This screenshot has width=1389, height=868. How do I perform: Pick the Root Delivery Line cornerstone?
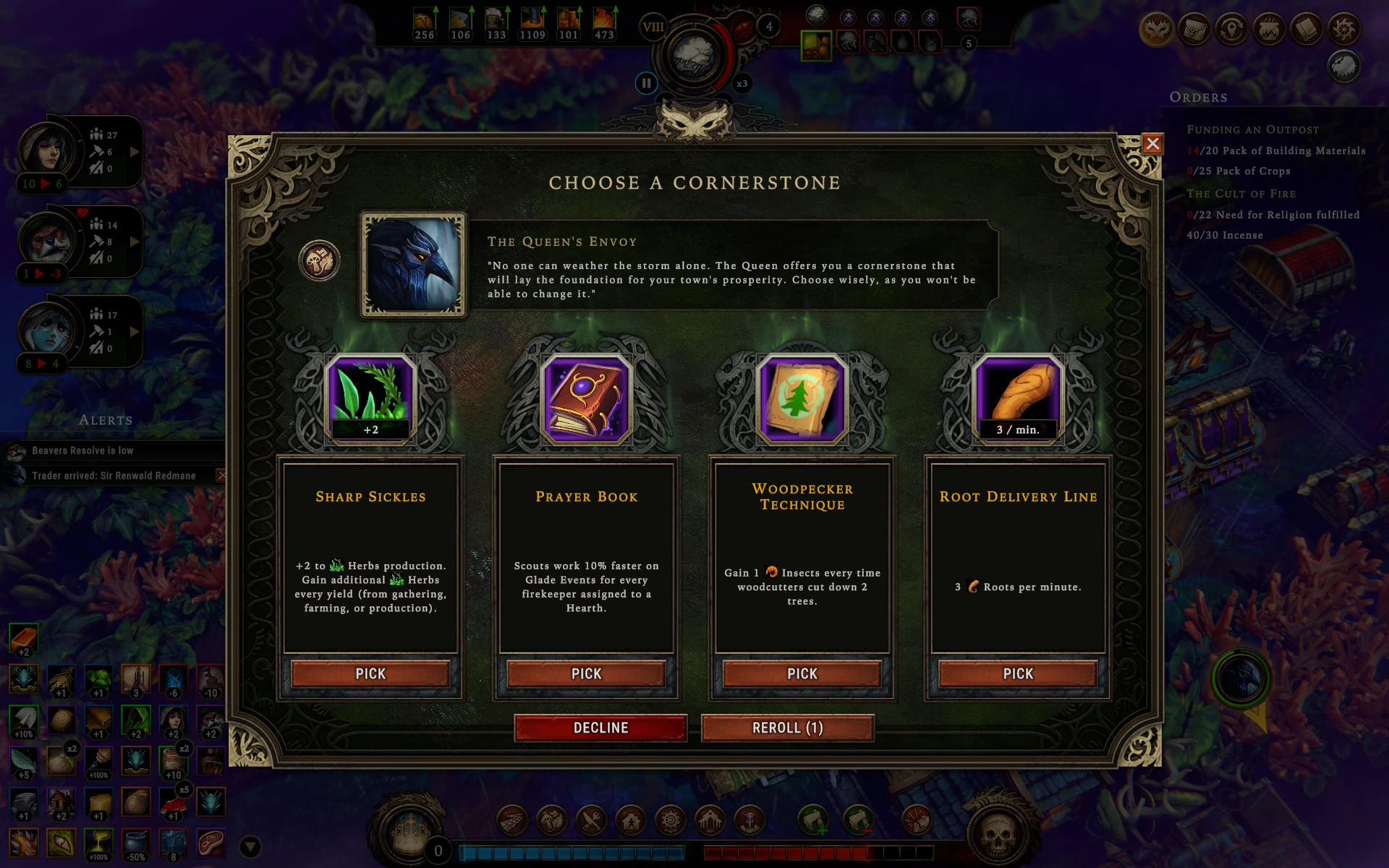pyautogui.click(x=1017, y=673)
